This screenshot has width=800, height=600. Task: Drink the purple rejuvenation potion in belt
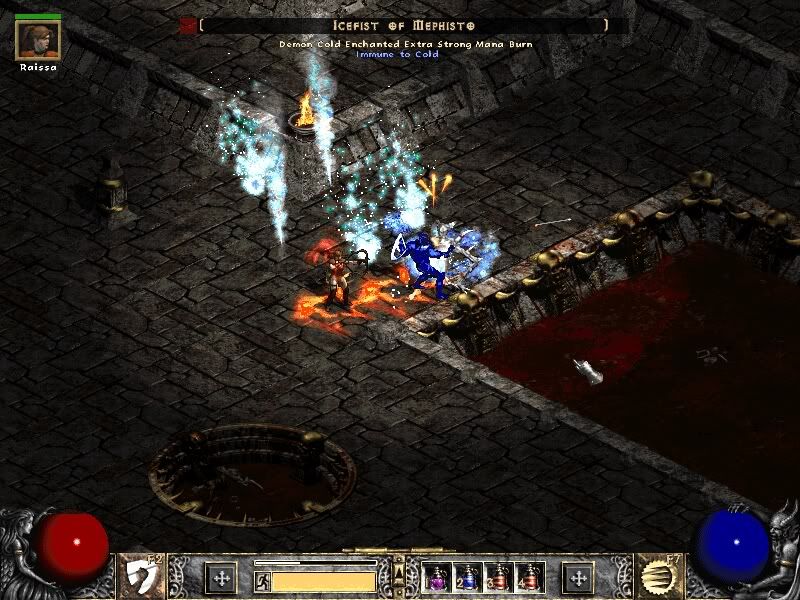point(437,577)
